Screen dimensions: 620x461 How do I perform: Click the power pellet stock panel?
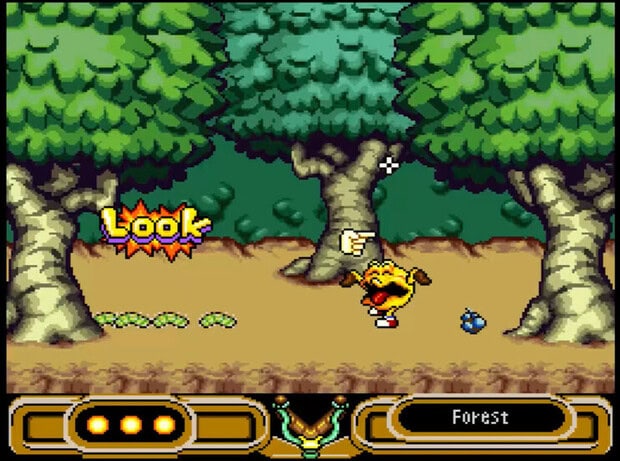(x=130, y=425)
